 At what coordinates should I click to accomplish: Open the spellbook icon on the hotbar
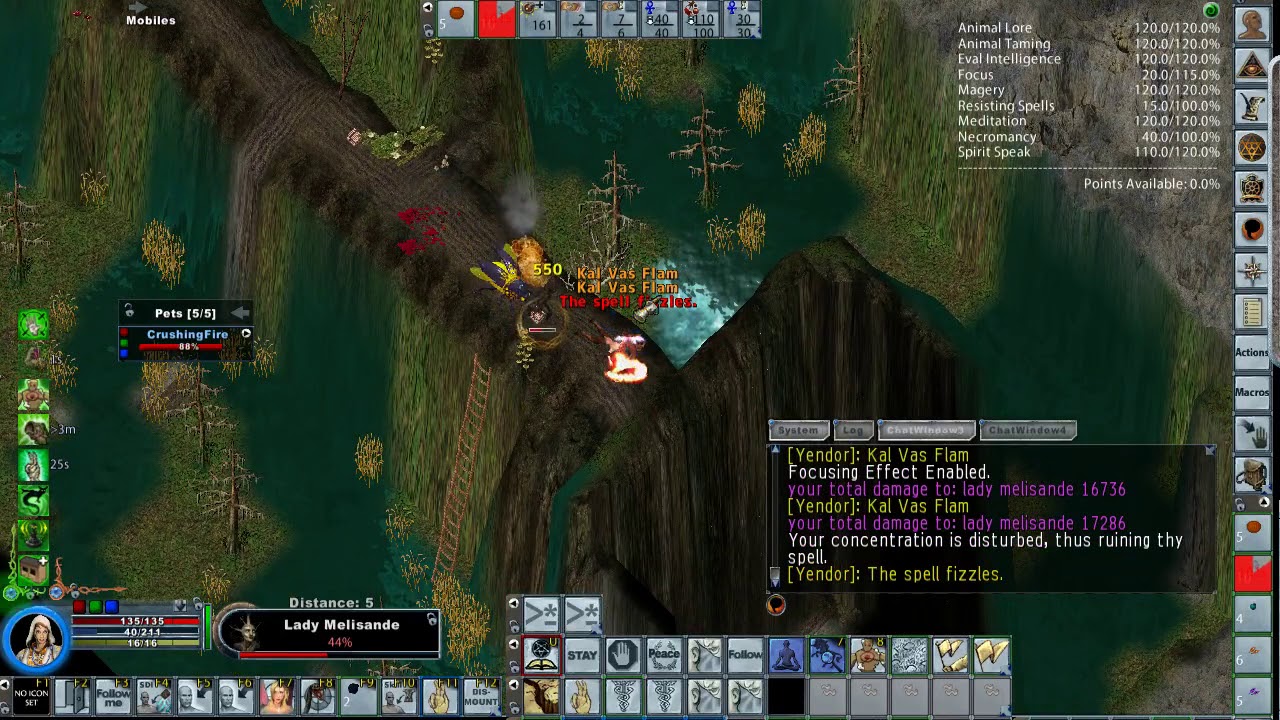point(540,653)
